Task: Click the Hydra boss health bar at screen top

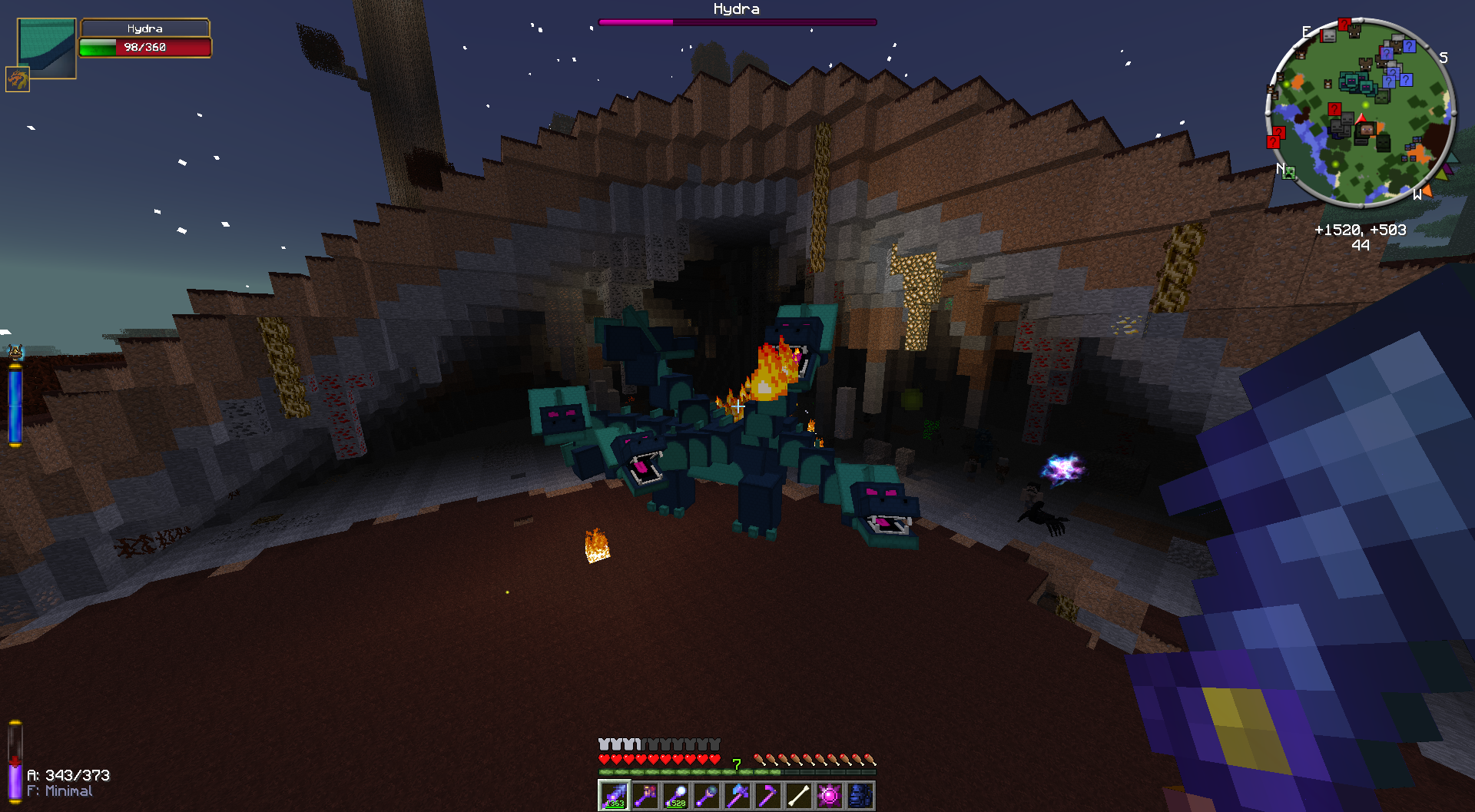Action: (x=736, y=22)
